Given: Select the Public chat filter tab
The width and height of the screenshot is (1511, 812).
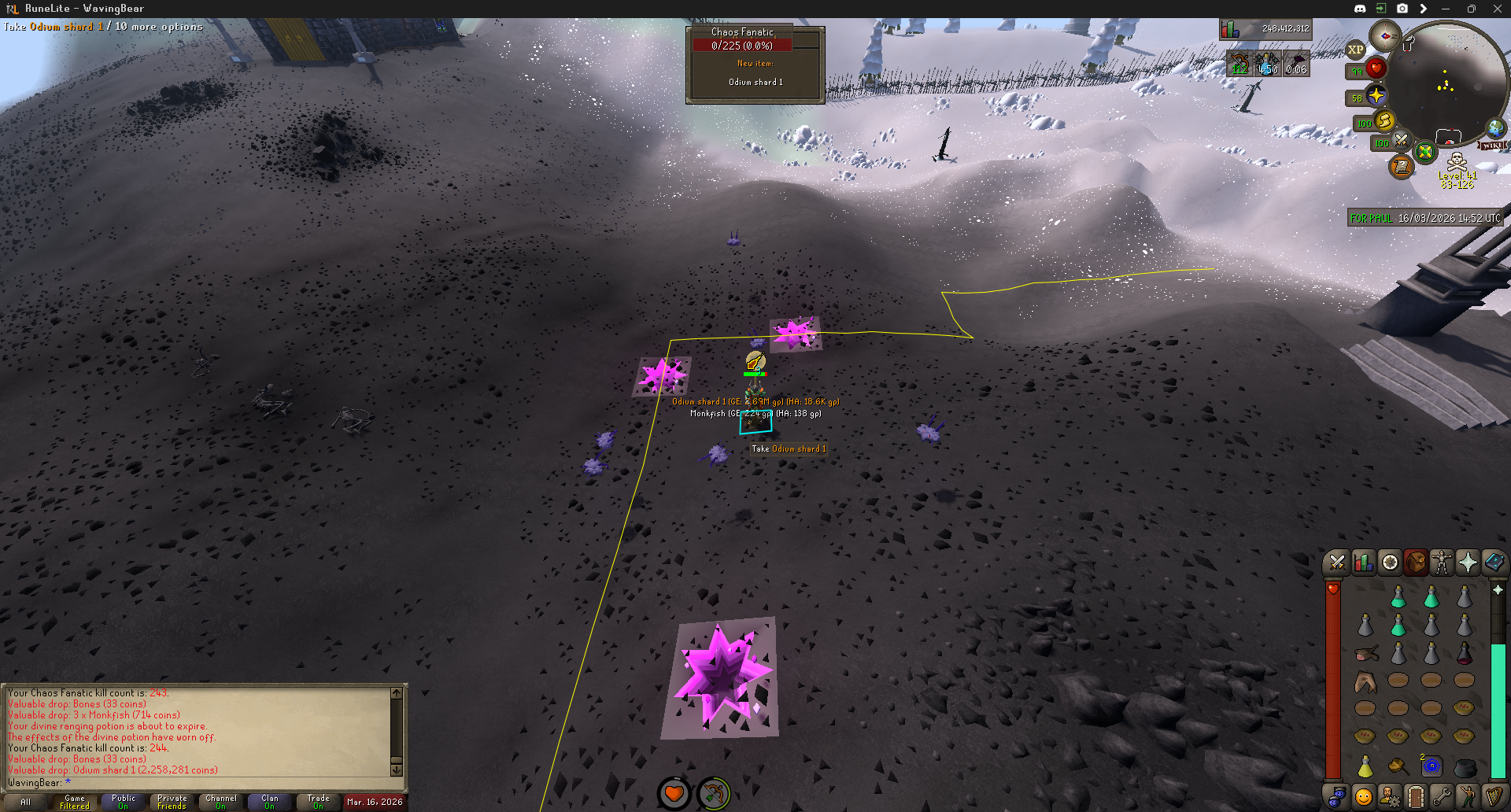Looking at the screenshot, I should point(124,802).
